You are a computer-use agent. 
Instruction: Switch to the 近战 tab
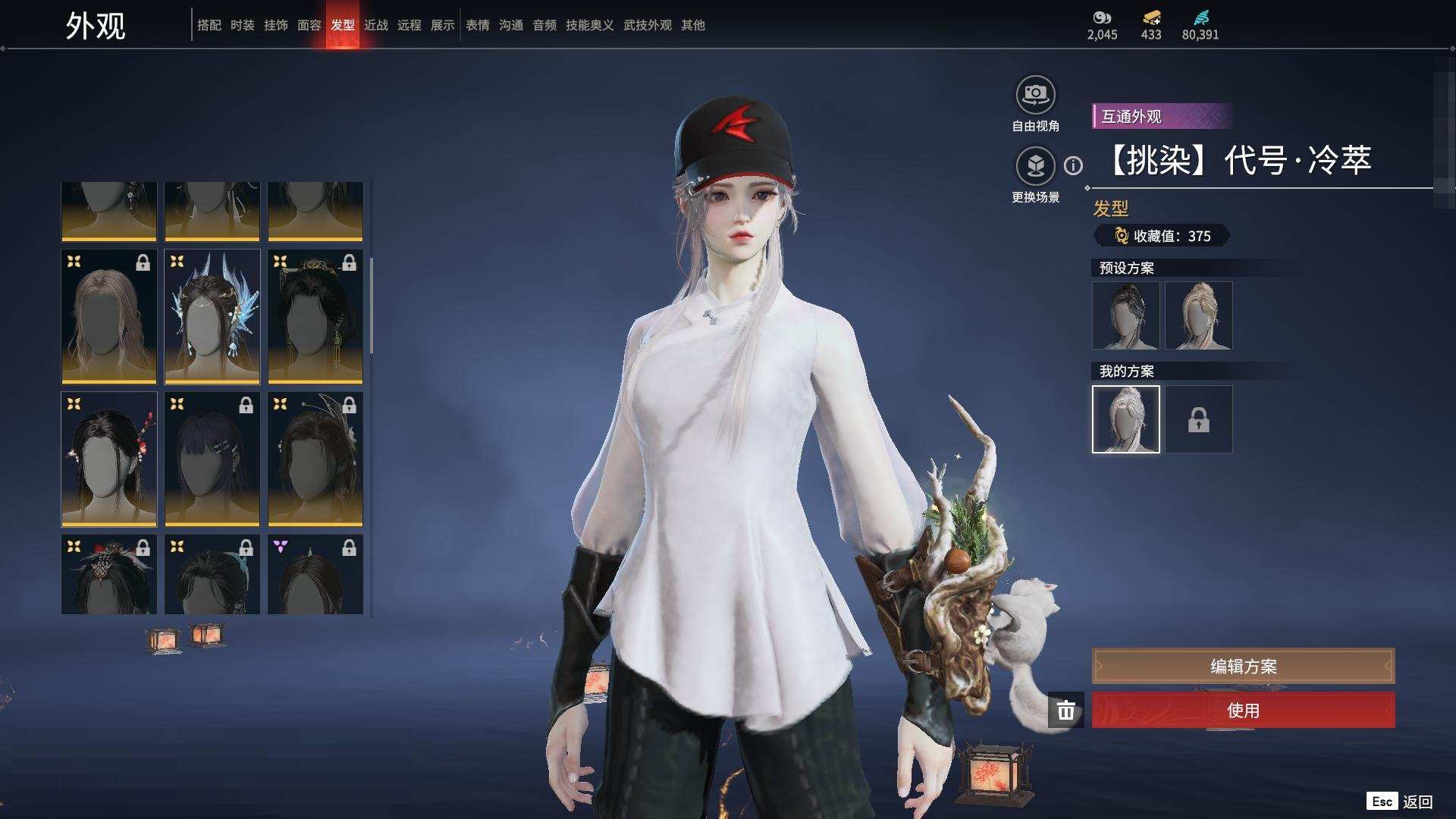376,25
